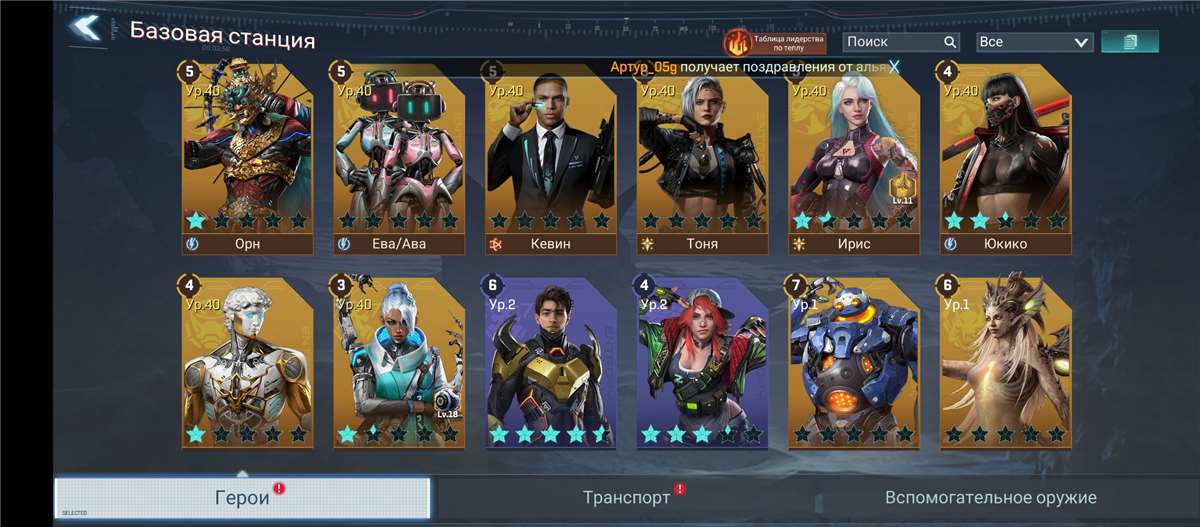Choose the white-and-gold statue hero card
The image size is (1200, 527).
[247, 362]
